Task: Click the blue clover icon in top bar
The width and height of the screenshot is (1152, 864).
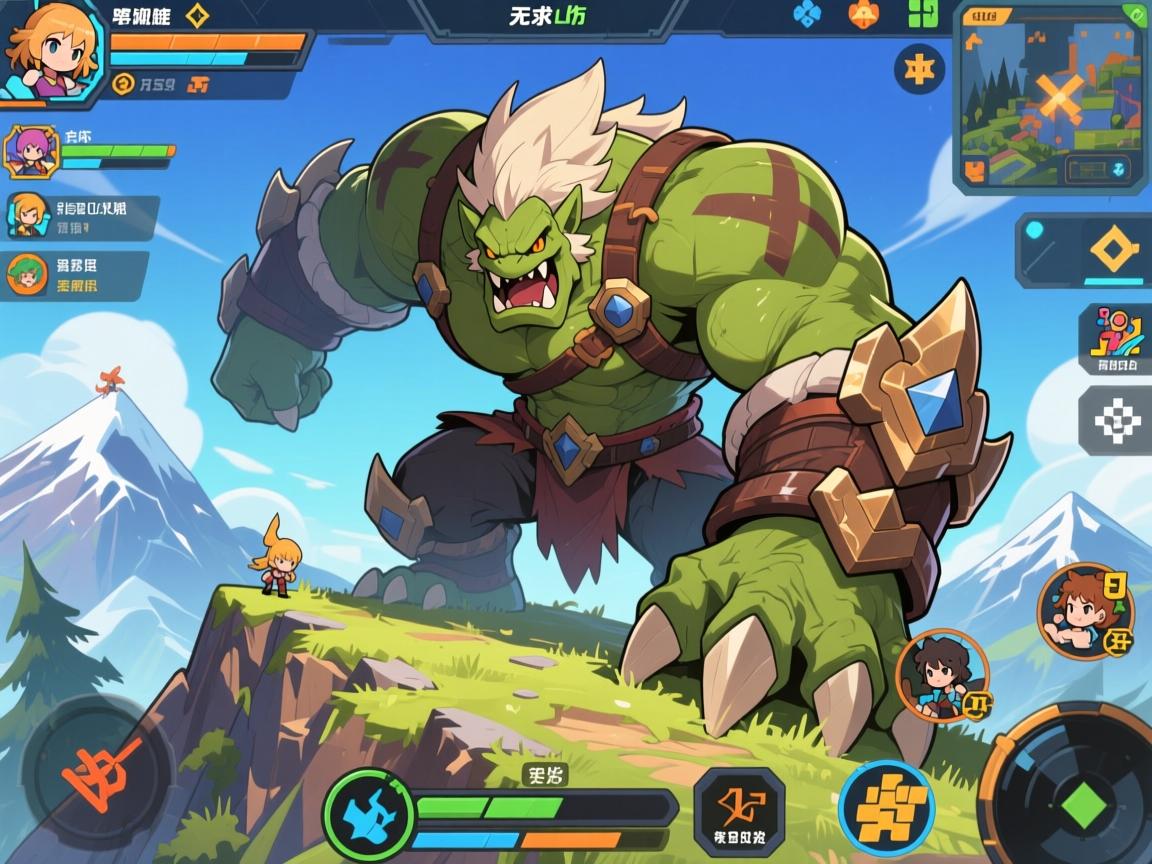Action: [x=806, y=14]
